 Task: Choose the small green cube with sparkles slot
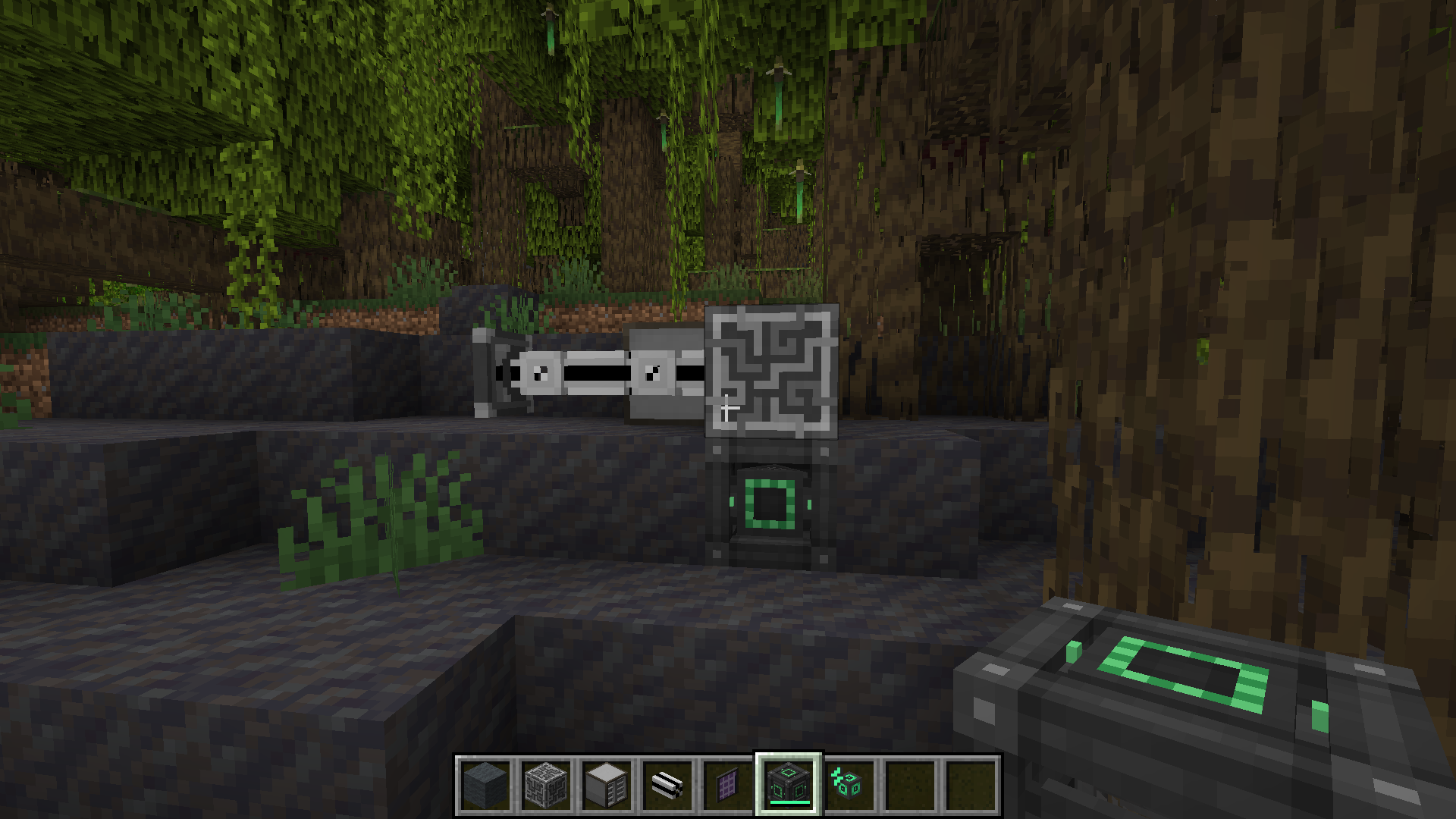[849, 785]
